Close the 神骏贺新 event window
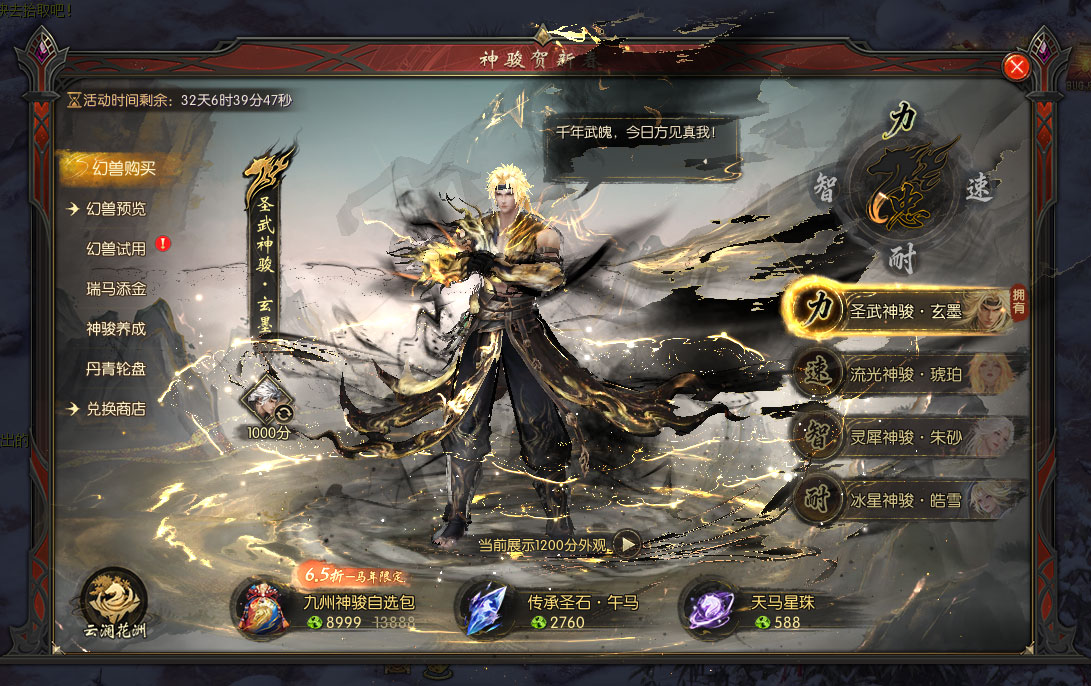This screenshot has width=1091, height=686. point(1017,66)
